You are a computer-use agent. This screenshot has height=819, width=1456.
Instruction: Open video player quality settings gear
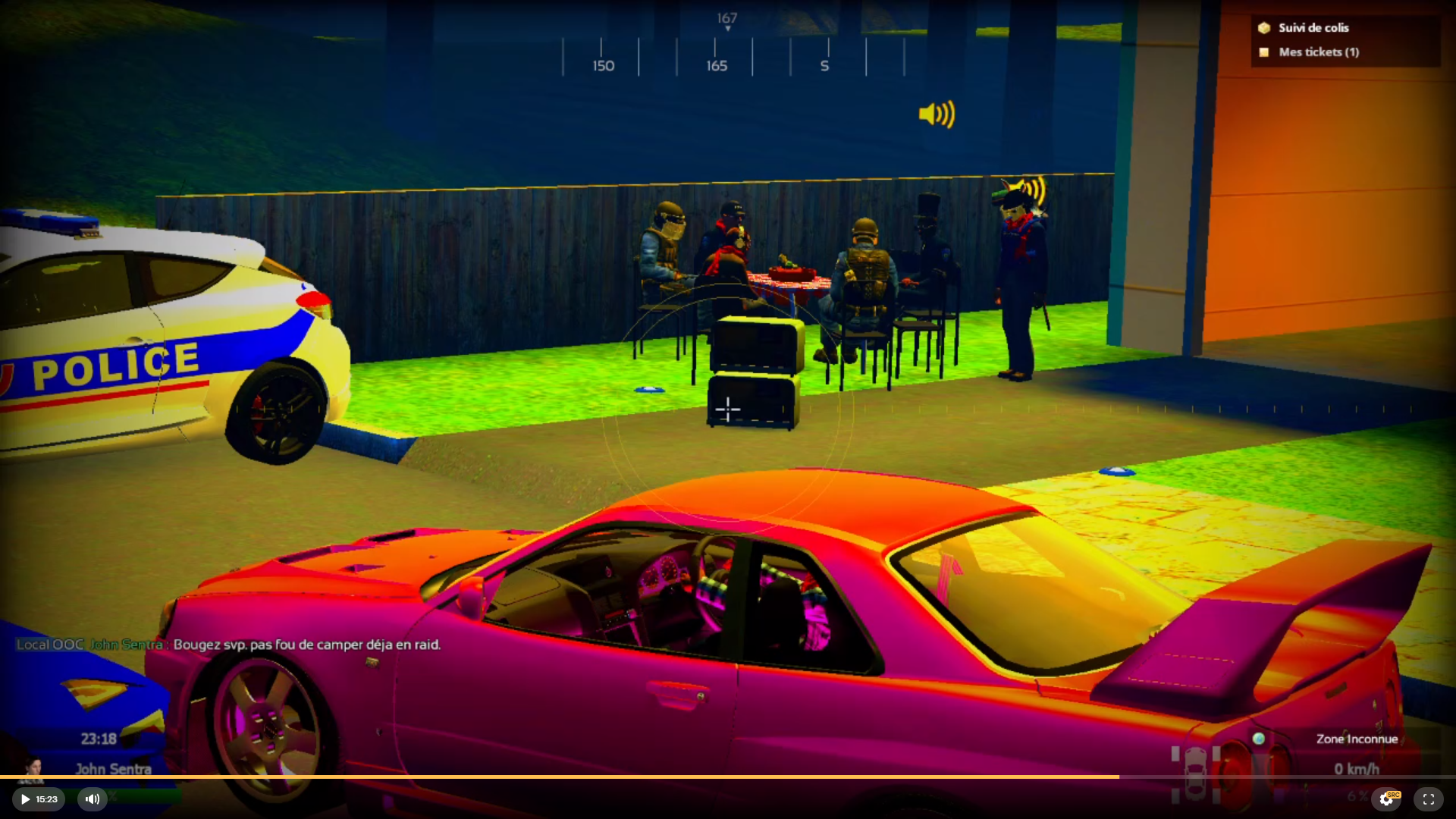point(1386,799)
